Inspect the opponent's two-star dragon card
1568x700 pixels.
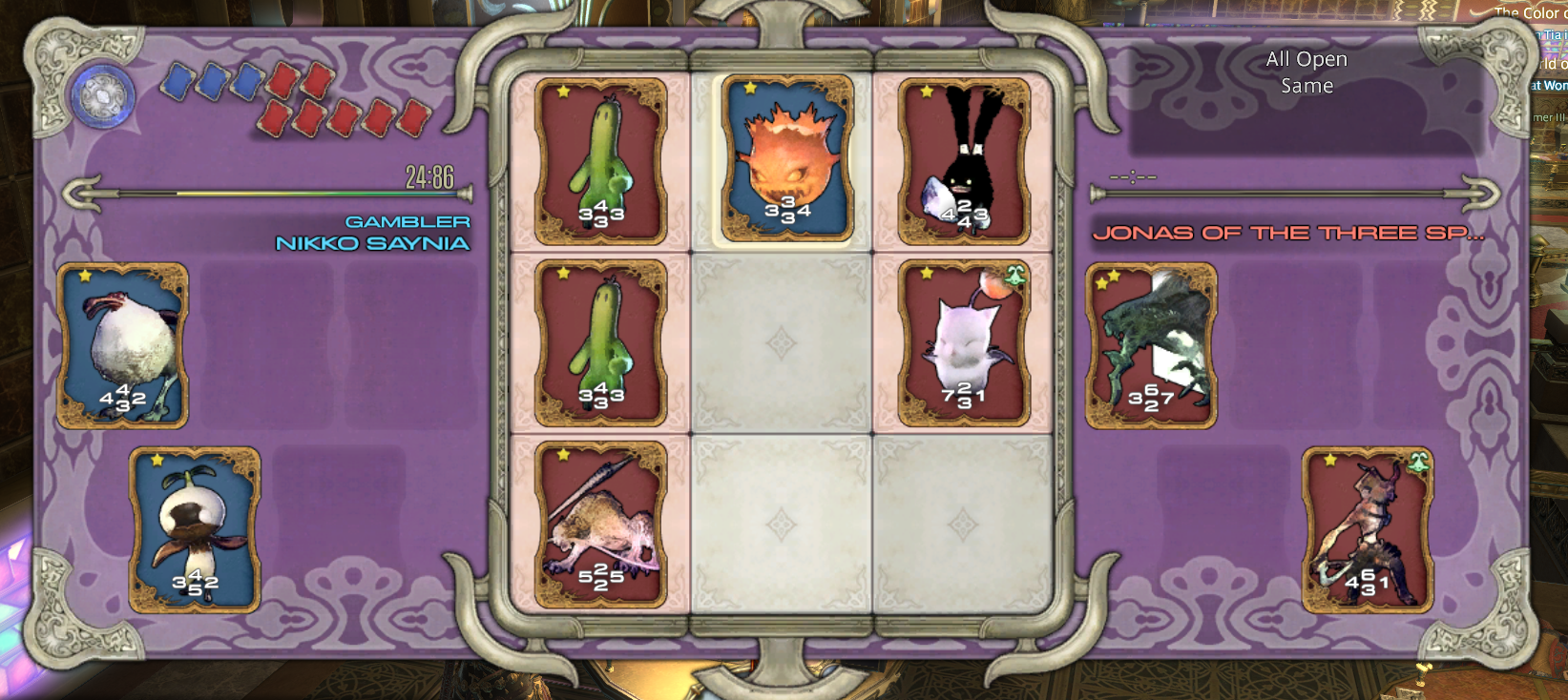1151,345
